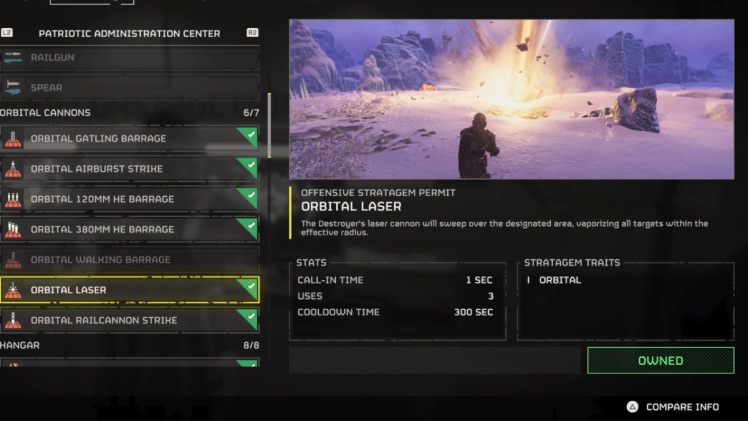Select Orbital Gatling Barrage

point(130,138)
